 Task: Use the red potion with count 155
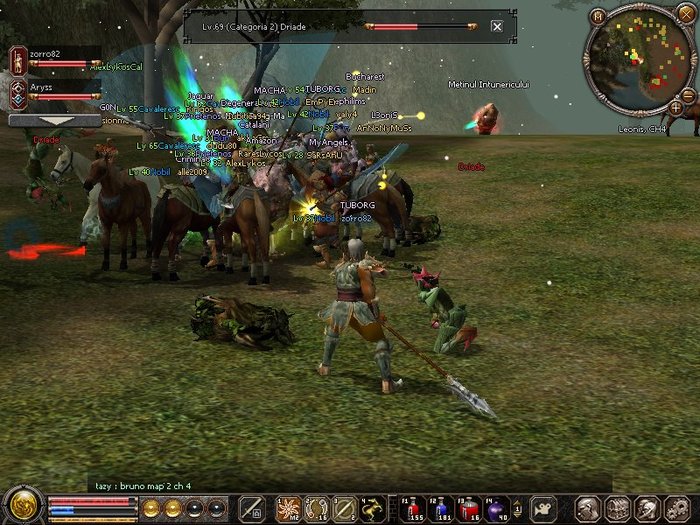413,507
